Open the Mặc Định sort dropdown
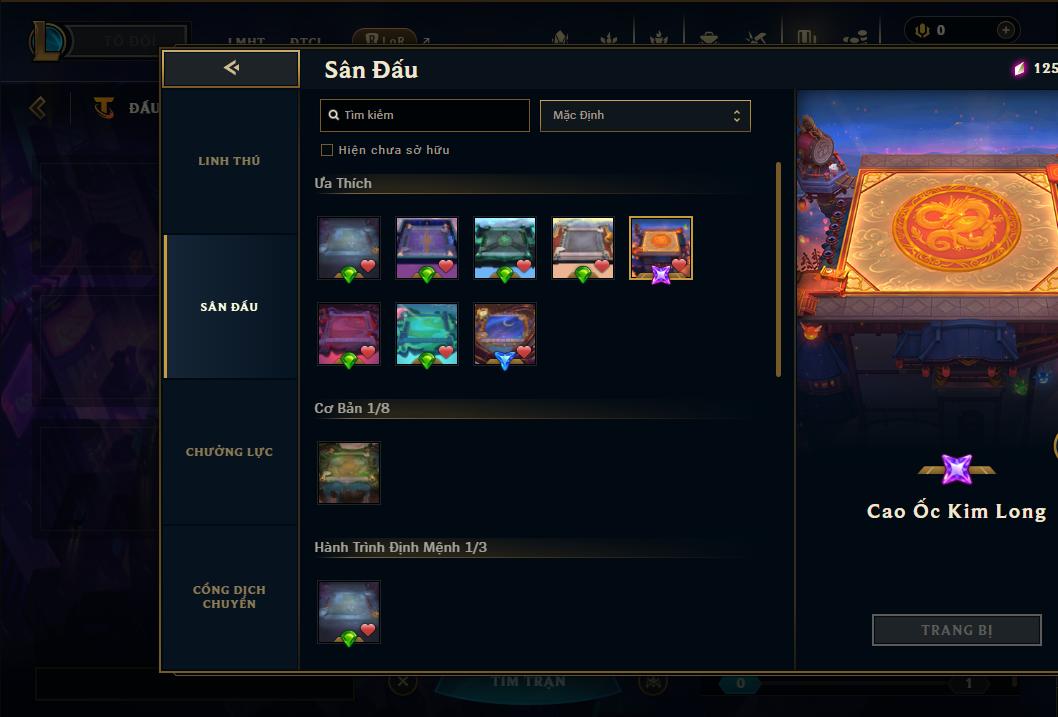 click(645, 115)
